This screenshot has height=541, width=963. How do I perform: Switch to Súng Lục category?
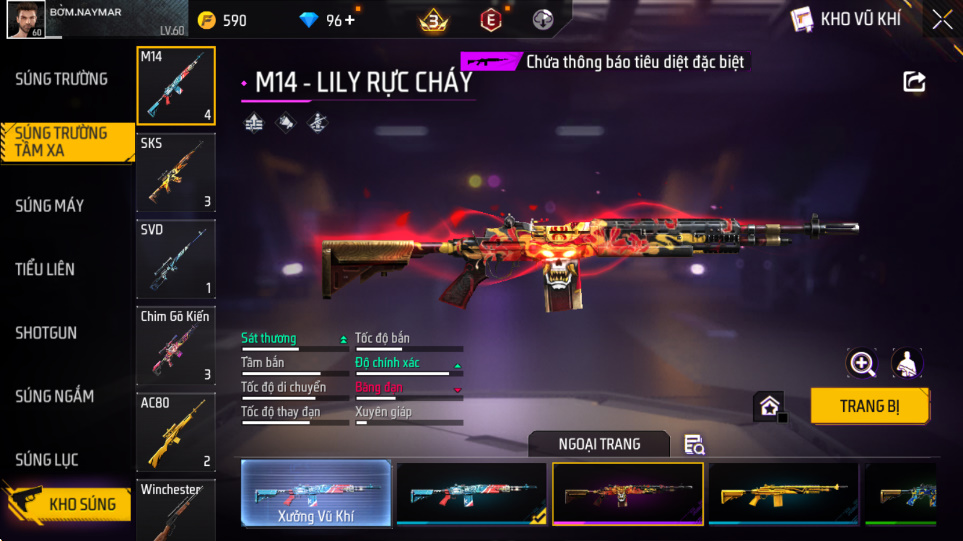point(47,460)
